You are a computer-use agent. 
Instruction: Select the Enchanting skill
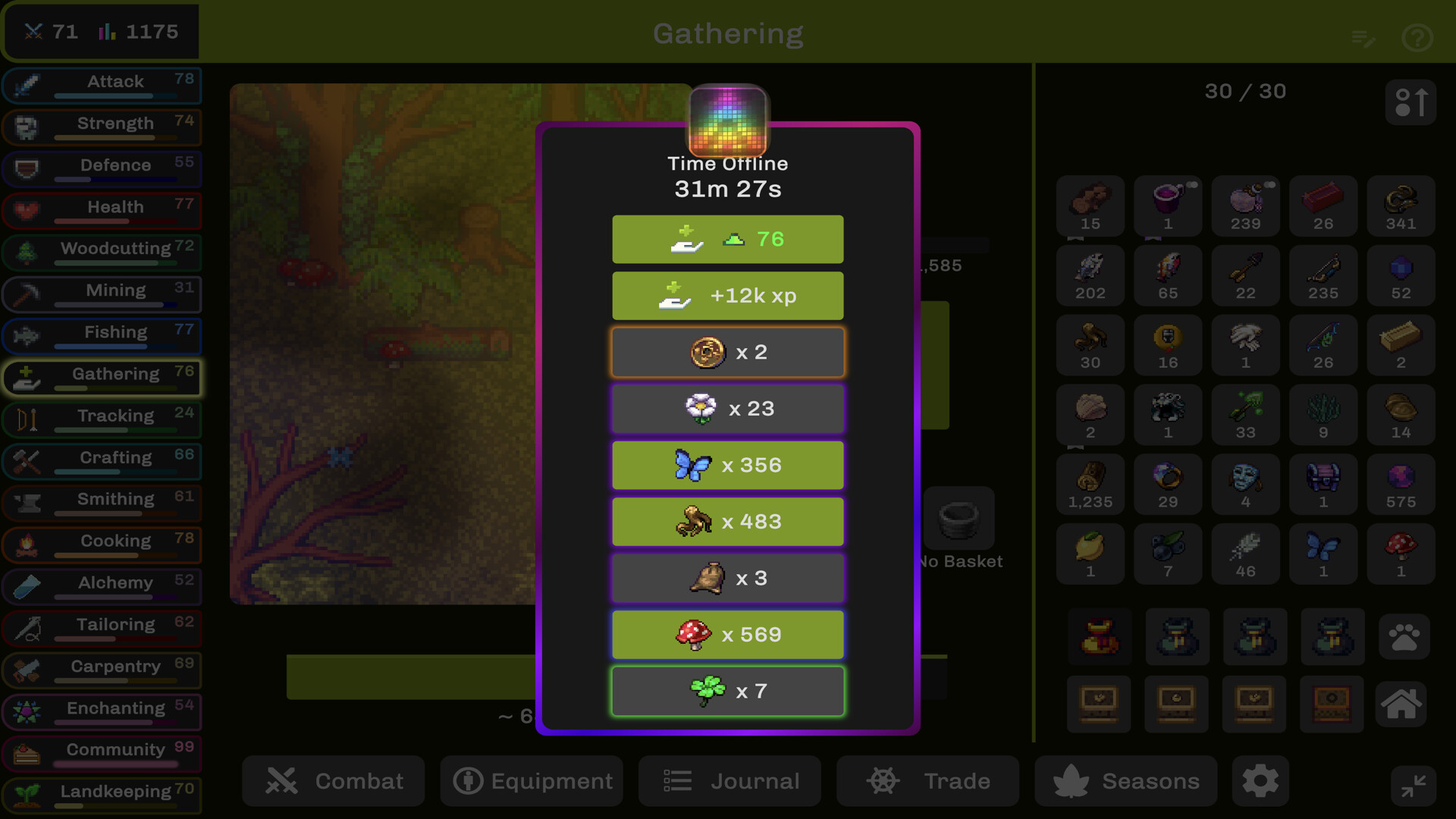[x=102, y=710]
